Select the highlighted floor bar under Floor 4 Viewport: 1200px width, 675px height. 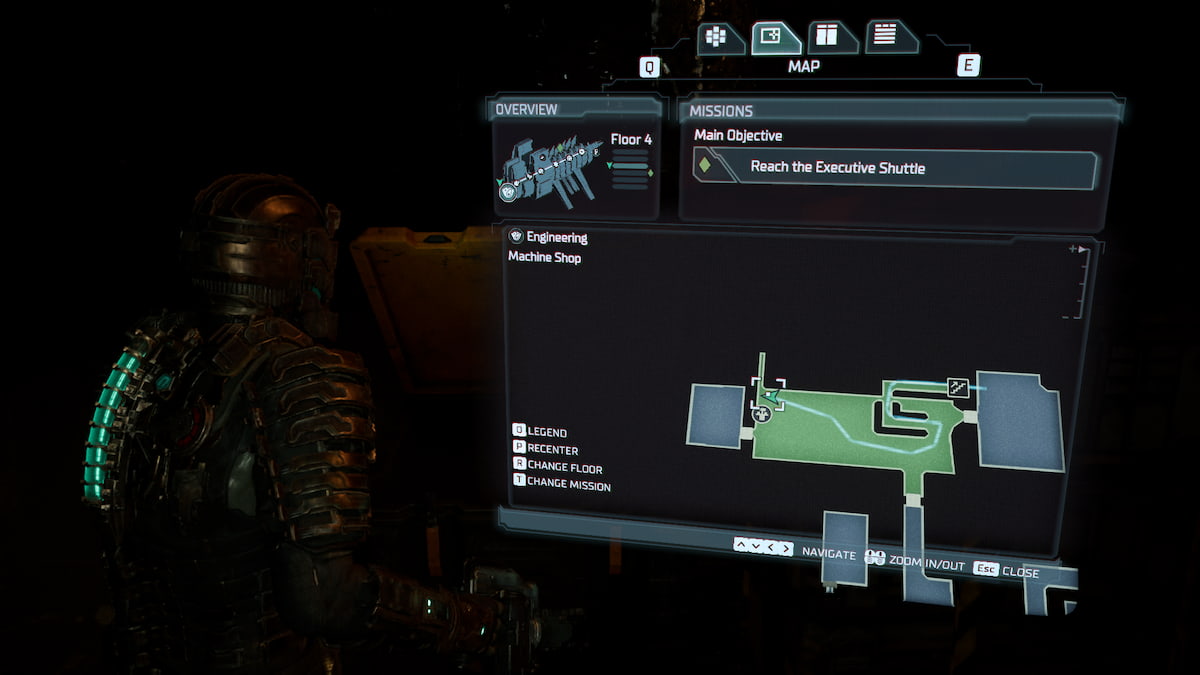click(x=630, y=166)
